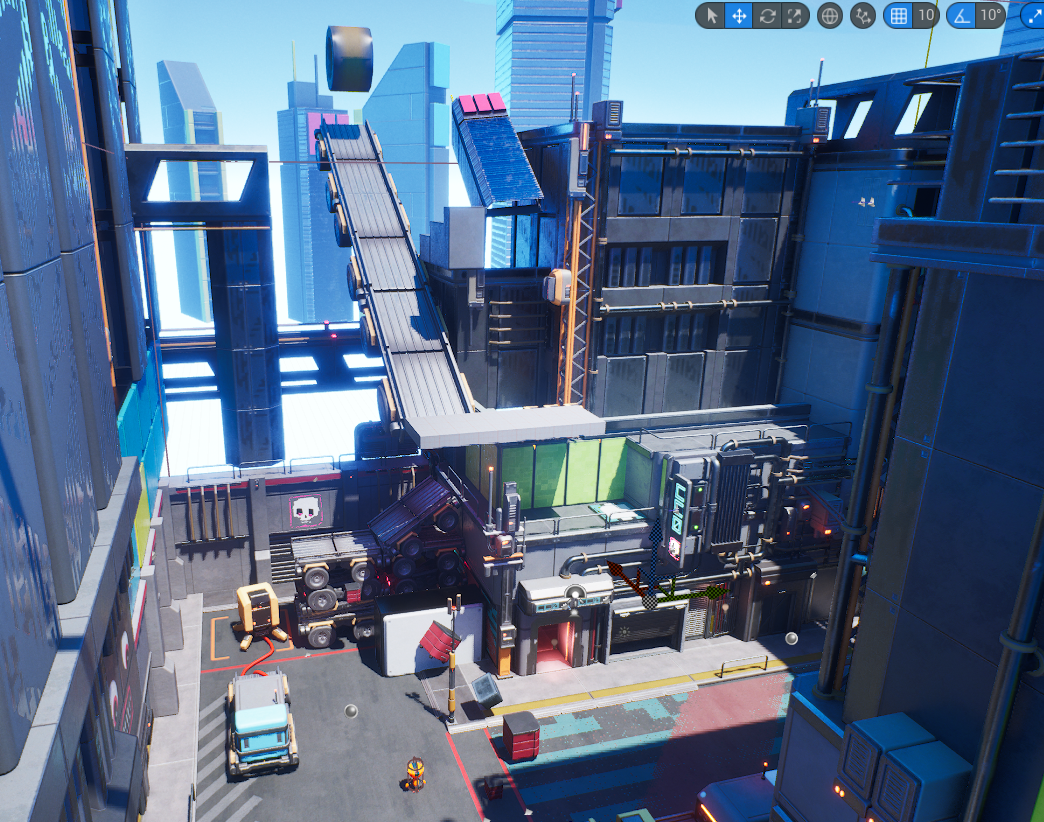Click the surface snapping icon
The image size is (1044, 822).
pos(862,15)
